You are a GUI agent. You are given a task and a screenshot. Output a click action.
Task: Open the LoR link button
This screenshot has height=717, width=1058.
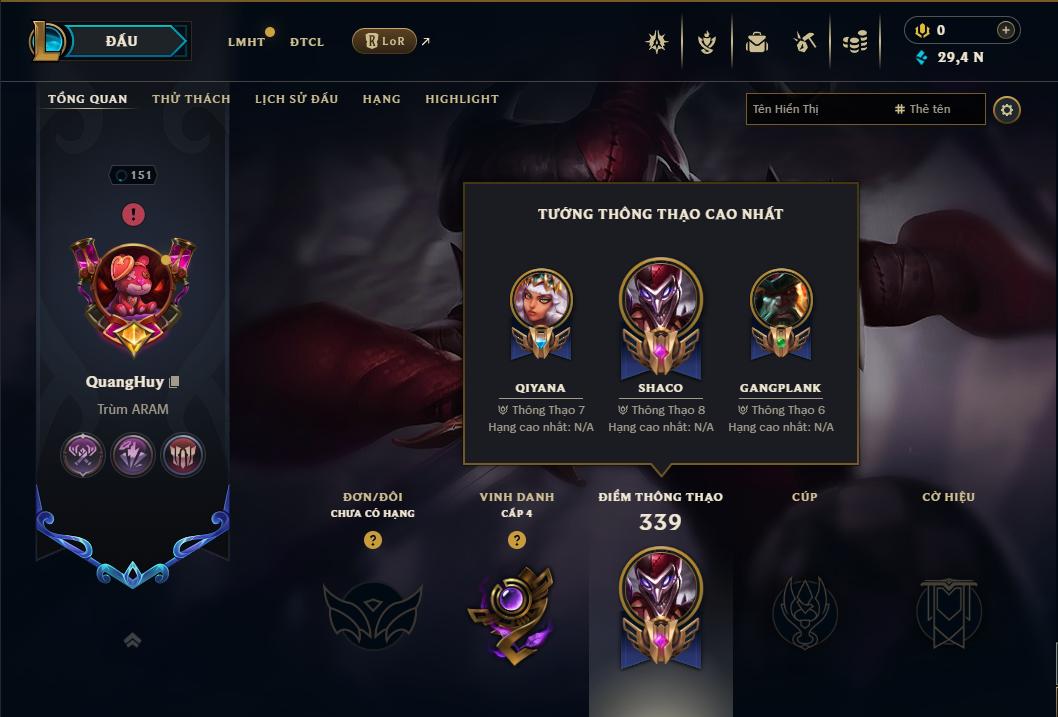(384, 41)
